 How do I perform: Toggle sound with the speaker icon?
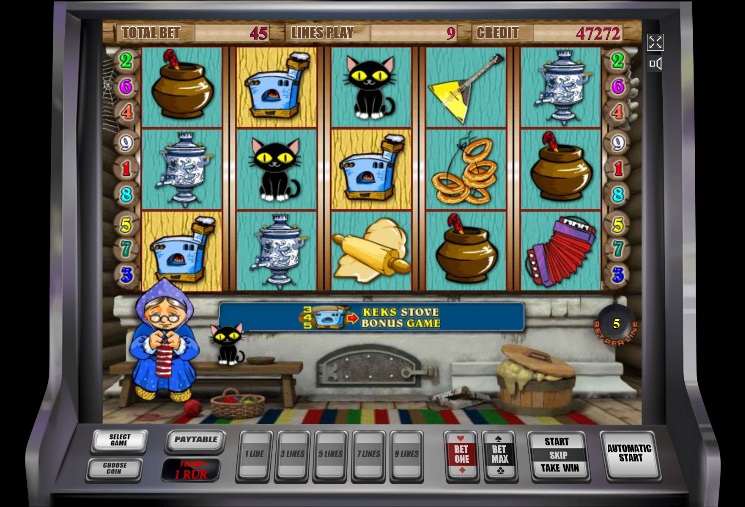[x=655, y=64]
